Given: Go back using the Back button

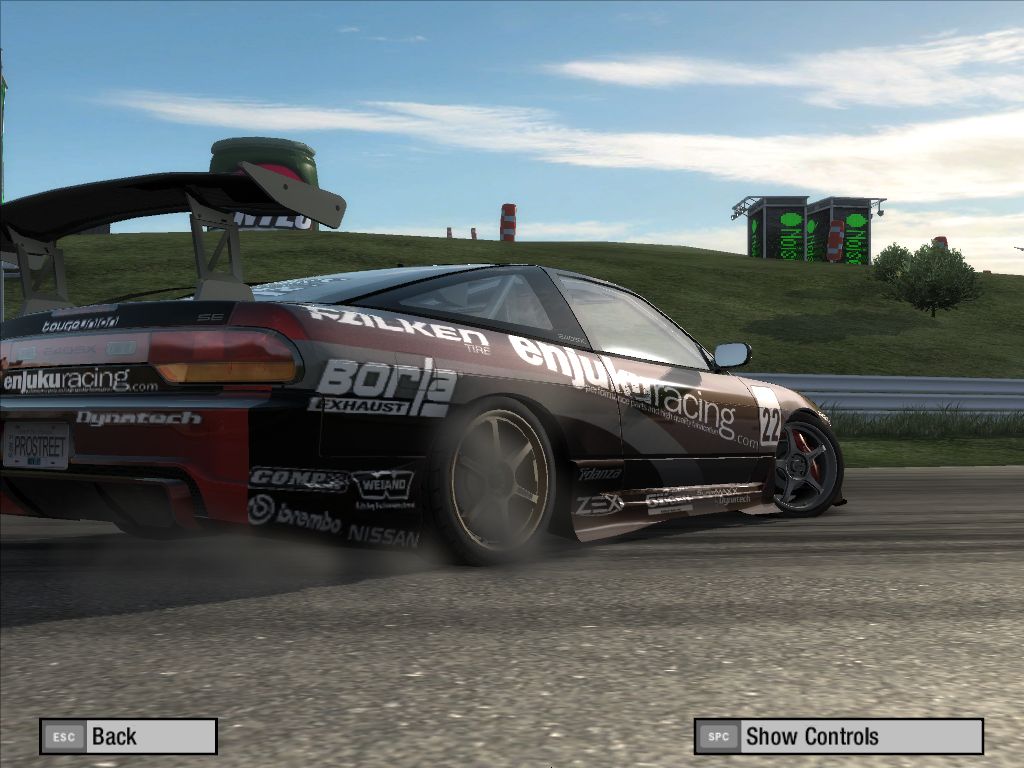Looking at the screenshot, I should [x=128, y=737].
